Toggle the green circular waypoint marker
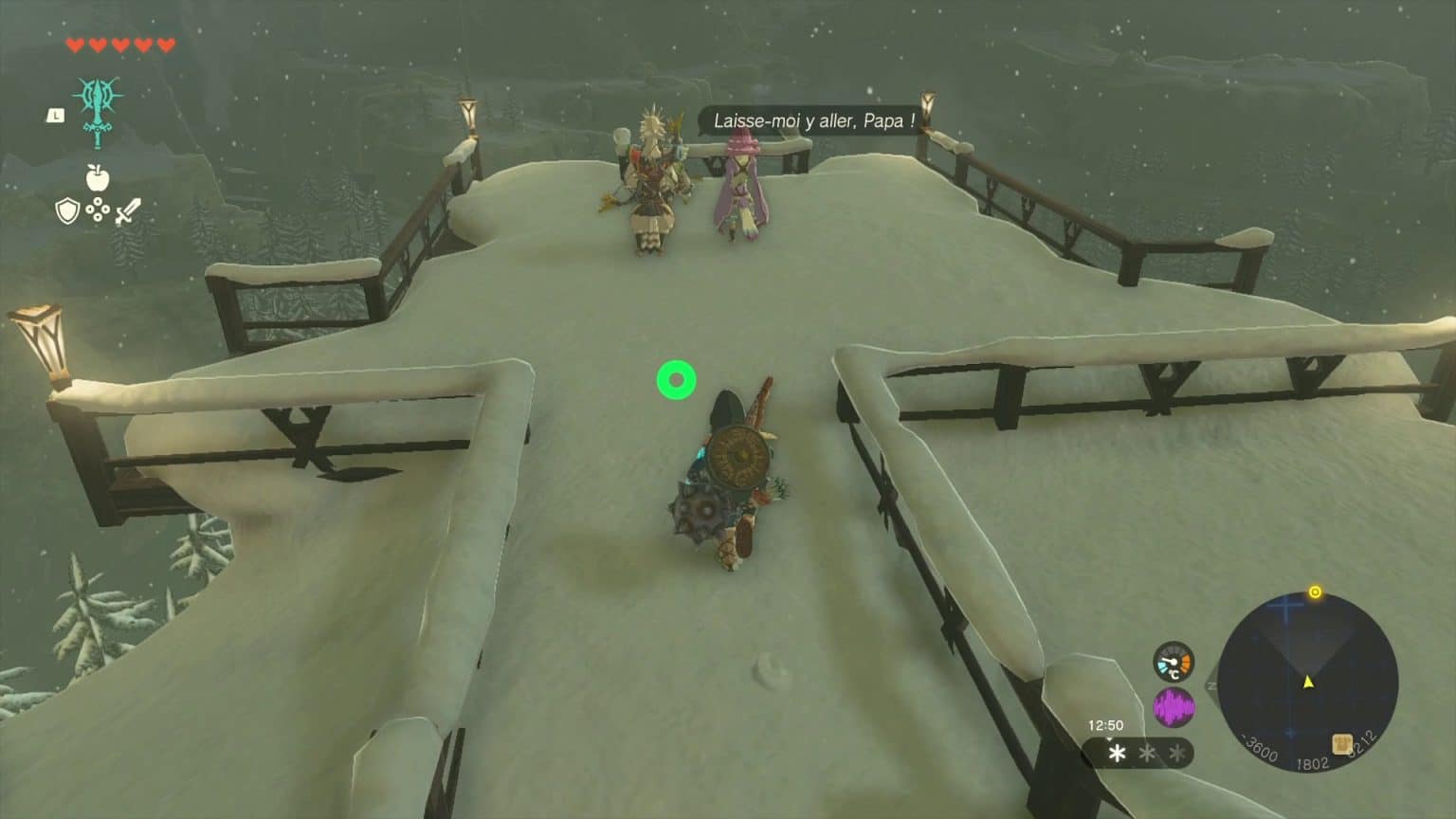 click(x=676, y=379)
